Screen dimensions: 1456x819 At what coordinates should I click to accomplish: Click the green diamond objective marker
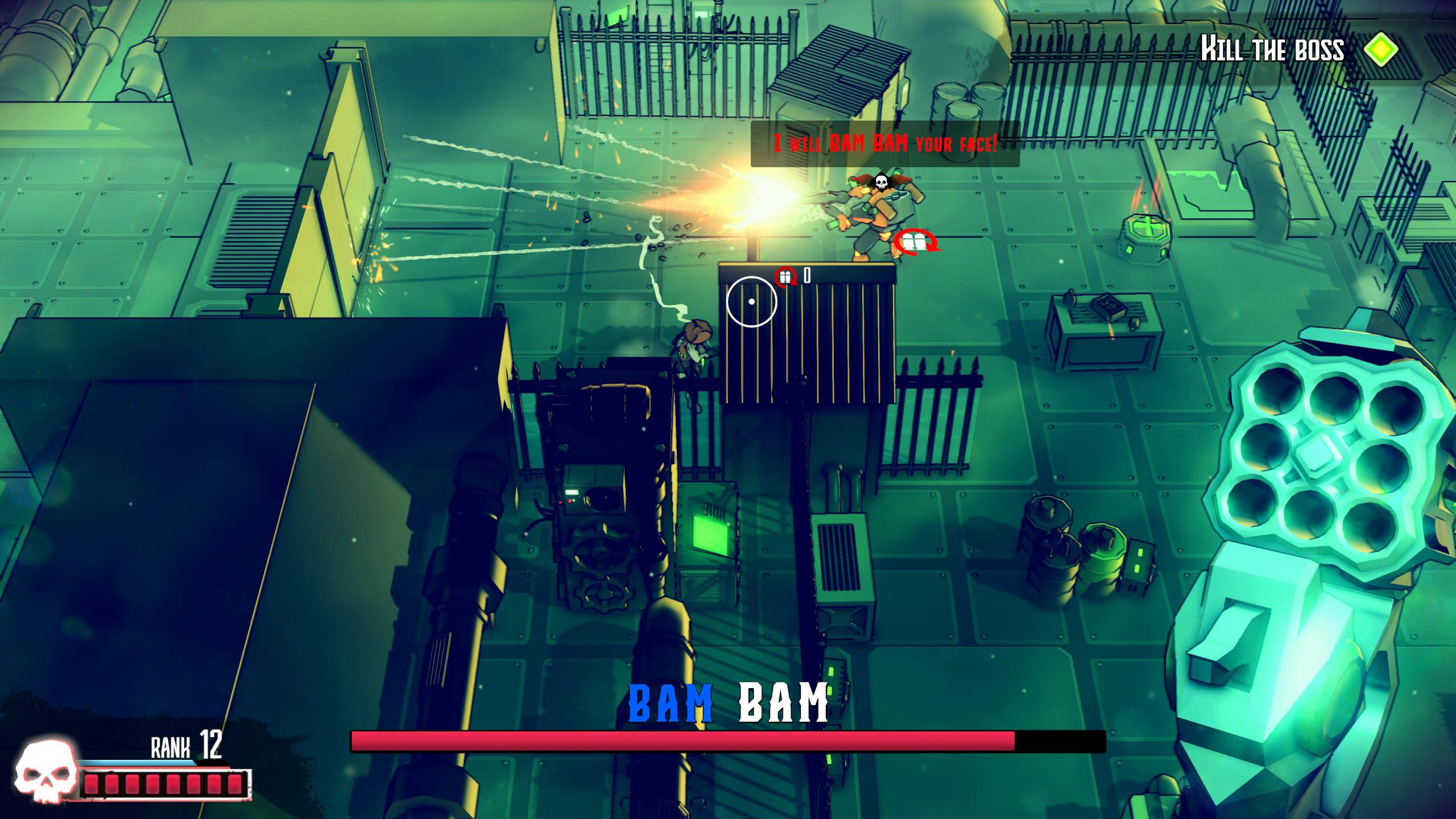pyautogui.click(x=1381, y=50)
